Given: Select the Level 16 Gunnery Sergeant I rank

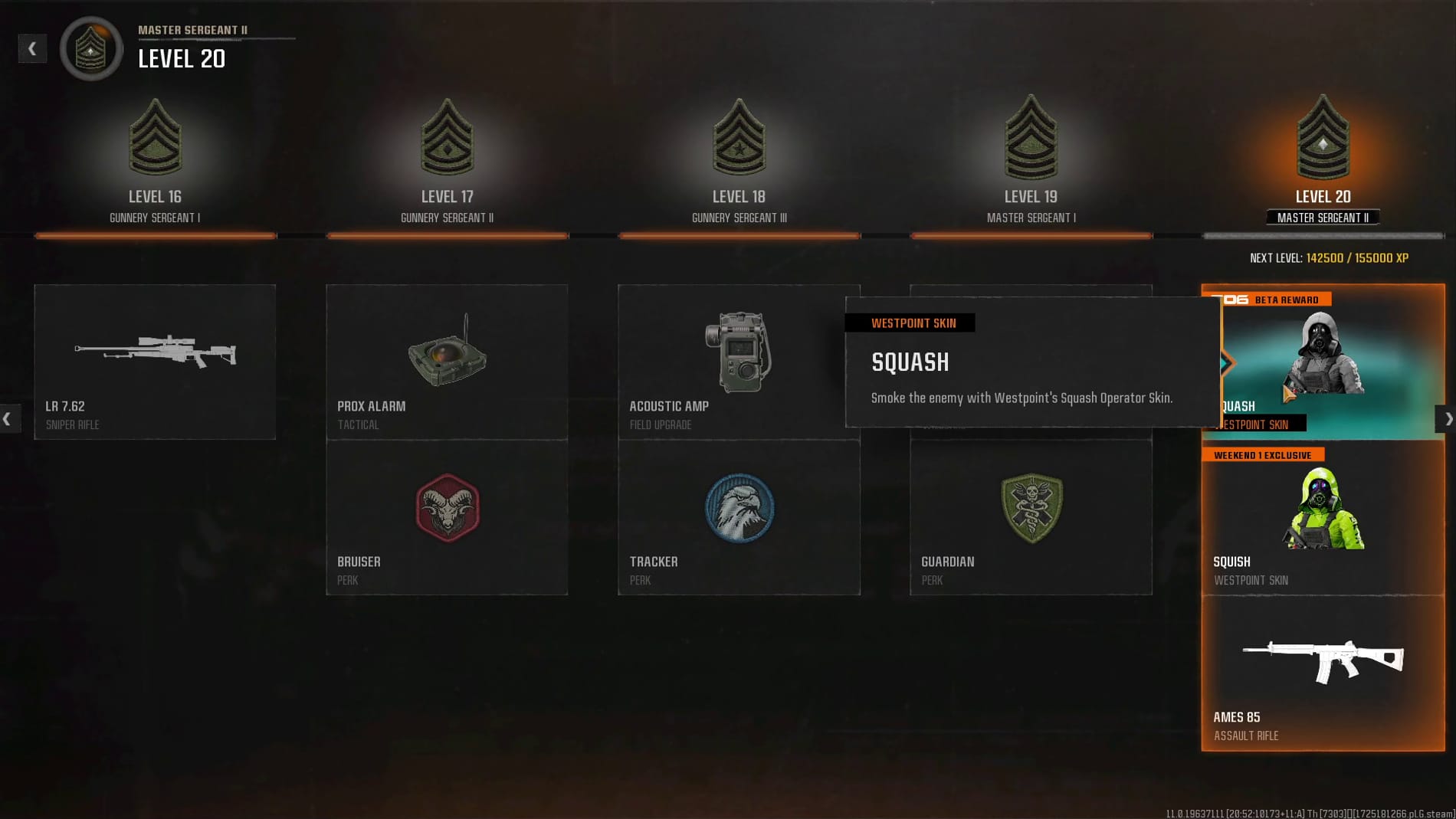Looking at the screenshot, I should (x=155, y=161).
